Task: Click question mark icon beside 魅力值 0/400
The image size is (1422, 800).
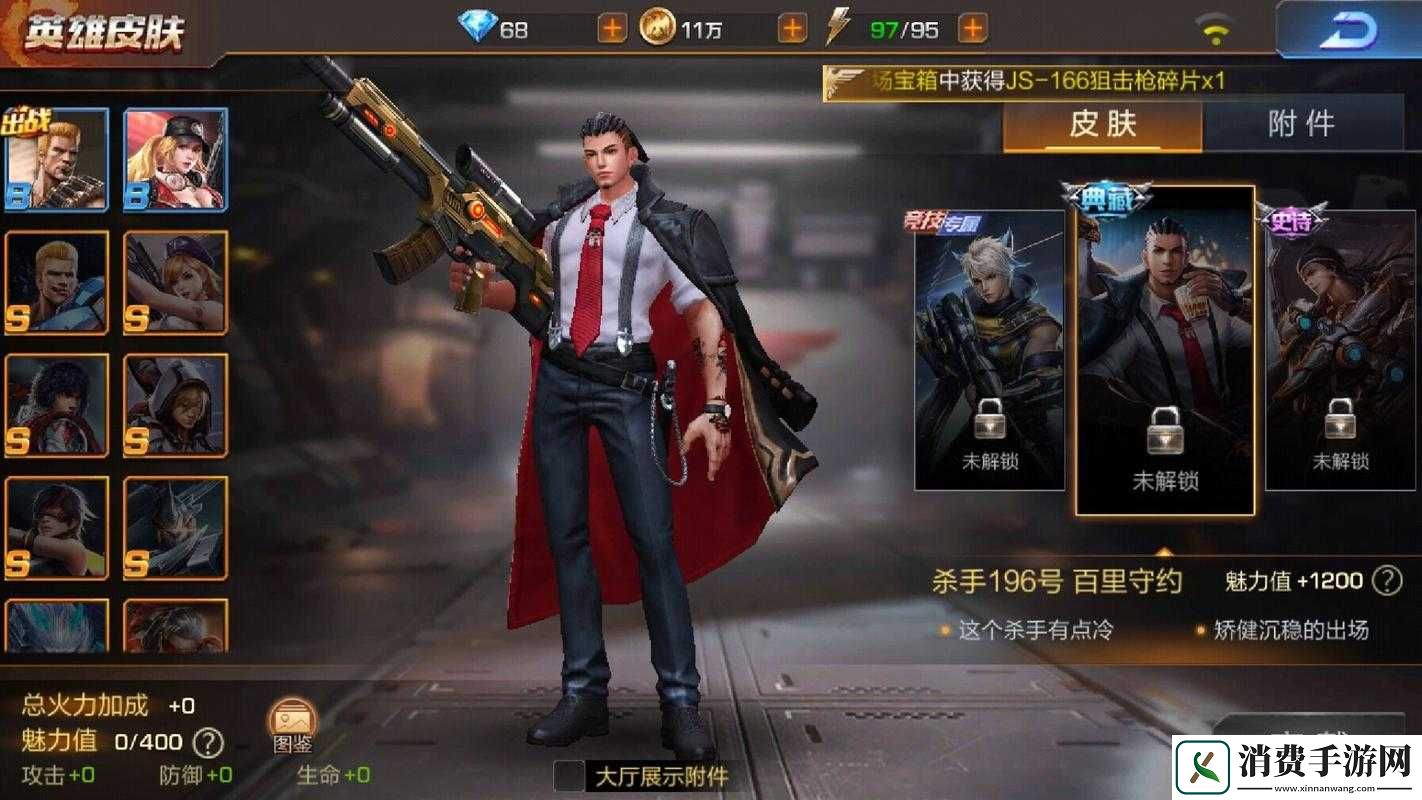Action: pyautogui.click(x=207, y=741)
